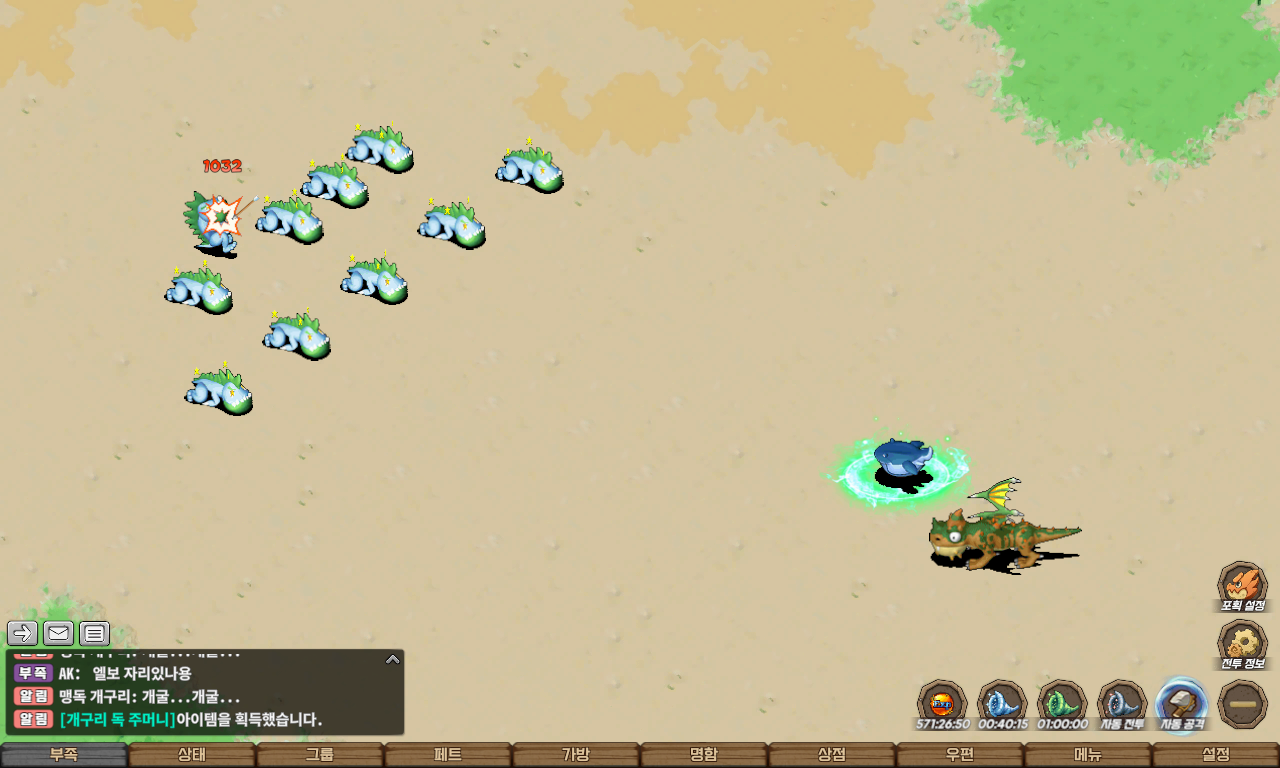Check the 우편 (mail) menu
Viewport: 1280px width, 768px height.
(x=960, y=755)
